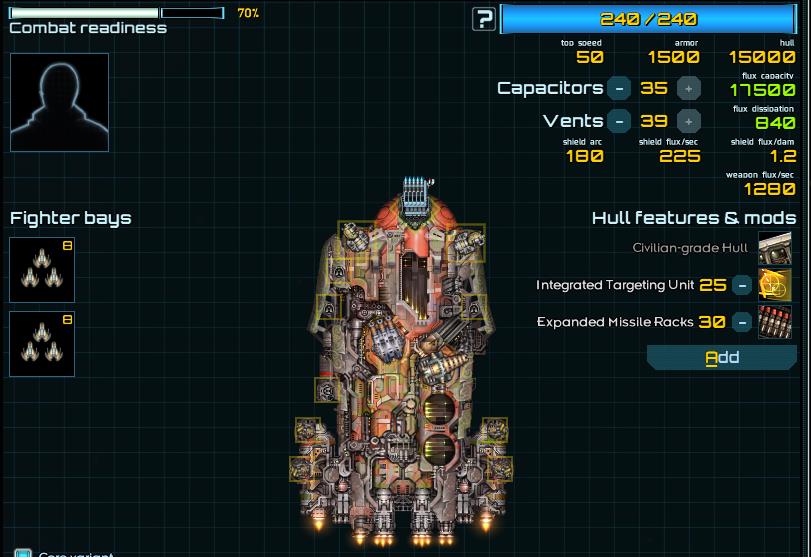This screenshot has width=811, height=557.
Task: Add a Vent with the plus button
Action: tap(688, 121)
